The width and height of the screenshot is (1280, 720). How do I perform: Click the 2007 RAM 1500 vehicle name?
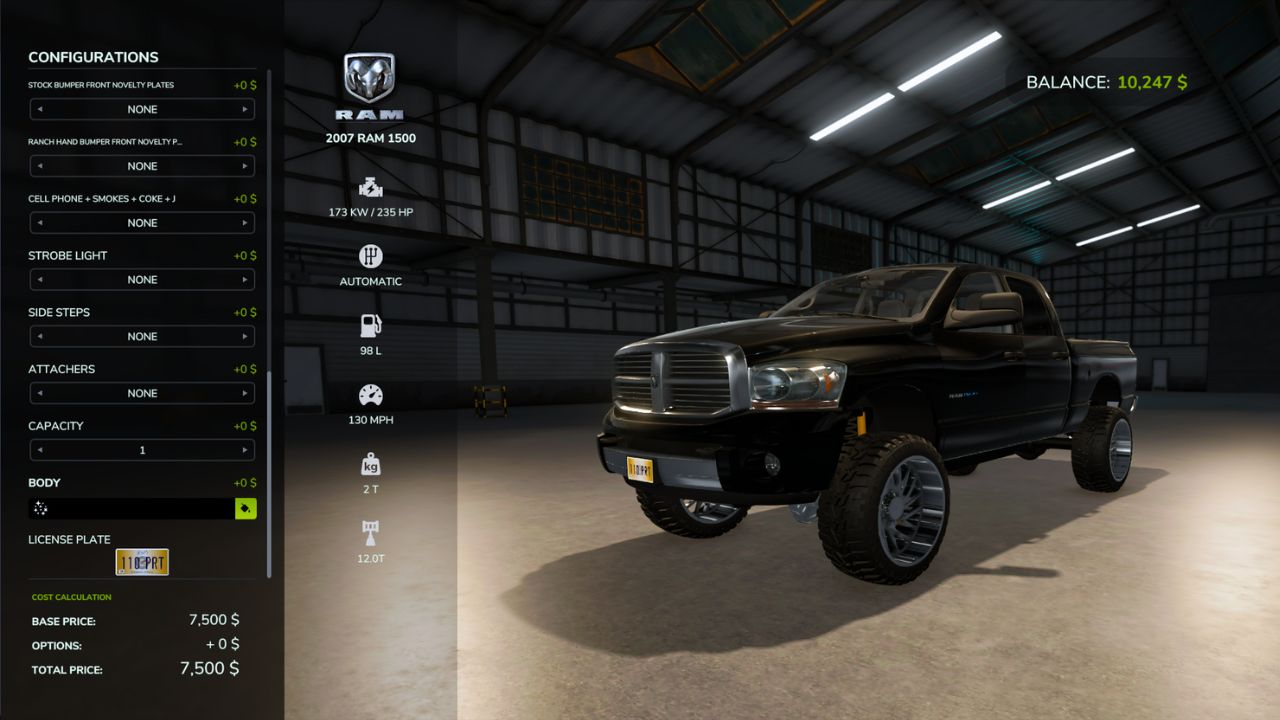point(370,137)
